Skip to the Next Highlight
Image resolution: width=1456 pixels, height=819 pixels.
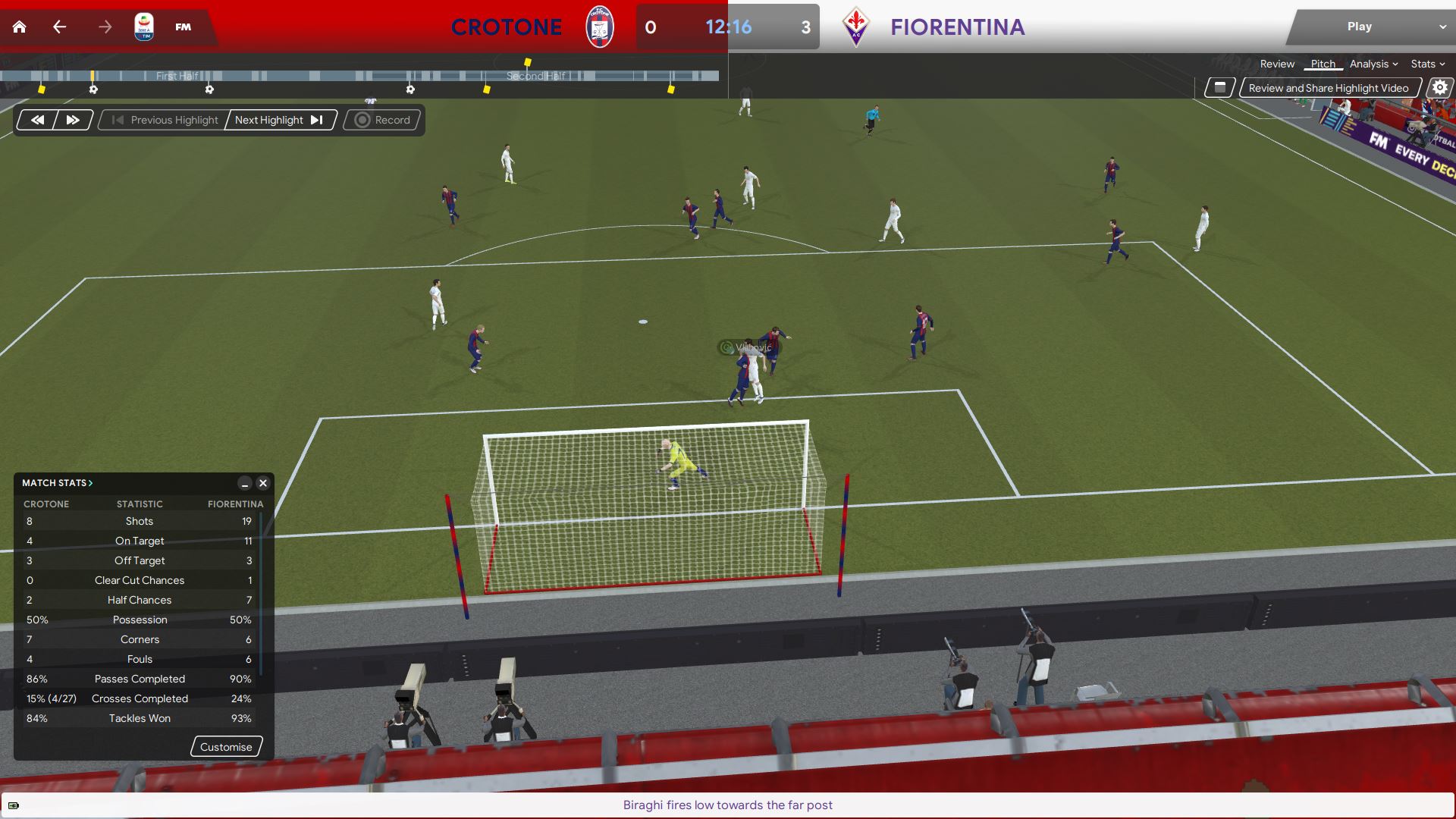pyautogui.click(x=279, y=120)
